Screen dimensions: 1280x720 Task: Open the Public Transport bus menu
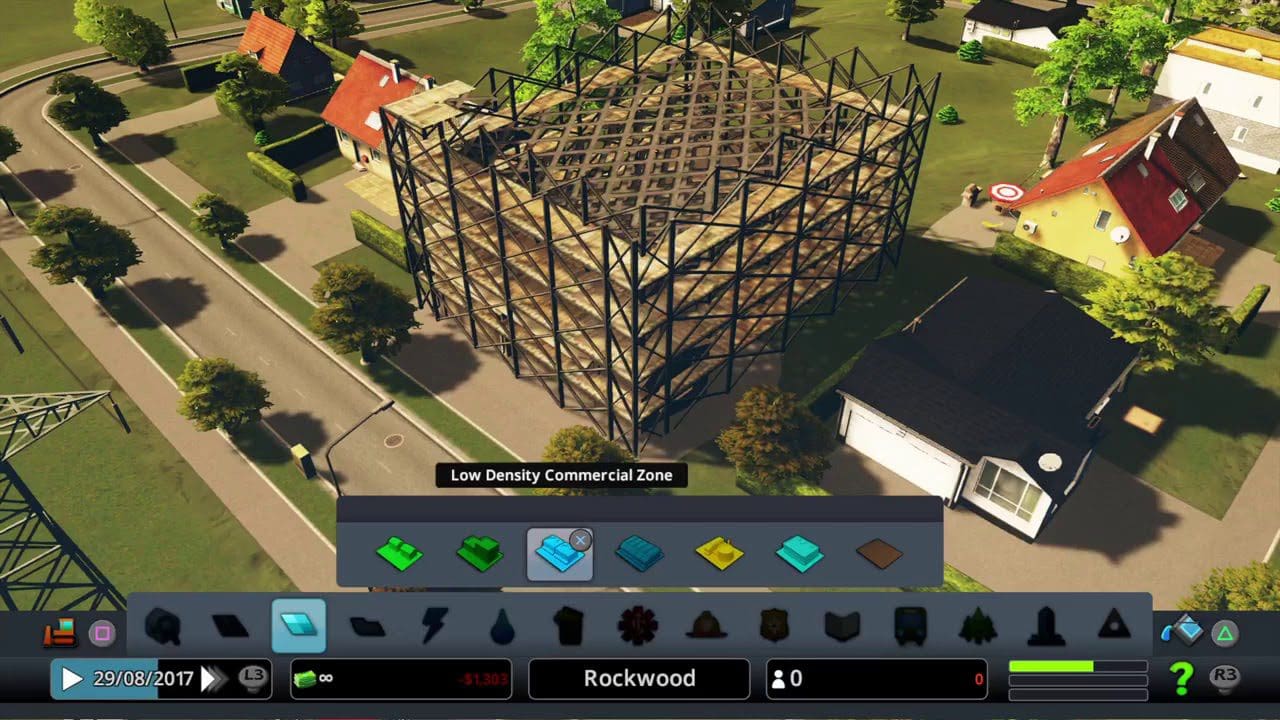(910, 626)
